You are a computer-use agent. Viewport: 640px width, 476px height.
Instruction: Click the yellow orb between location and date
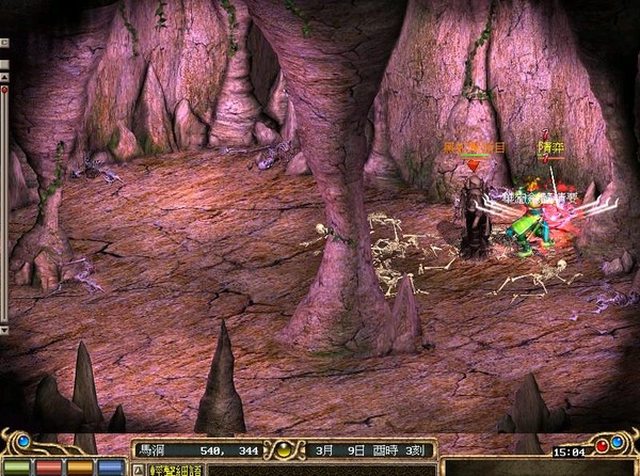pyautogui.click(x=283, y=451)
